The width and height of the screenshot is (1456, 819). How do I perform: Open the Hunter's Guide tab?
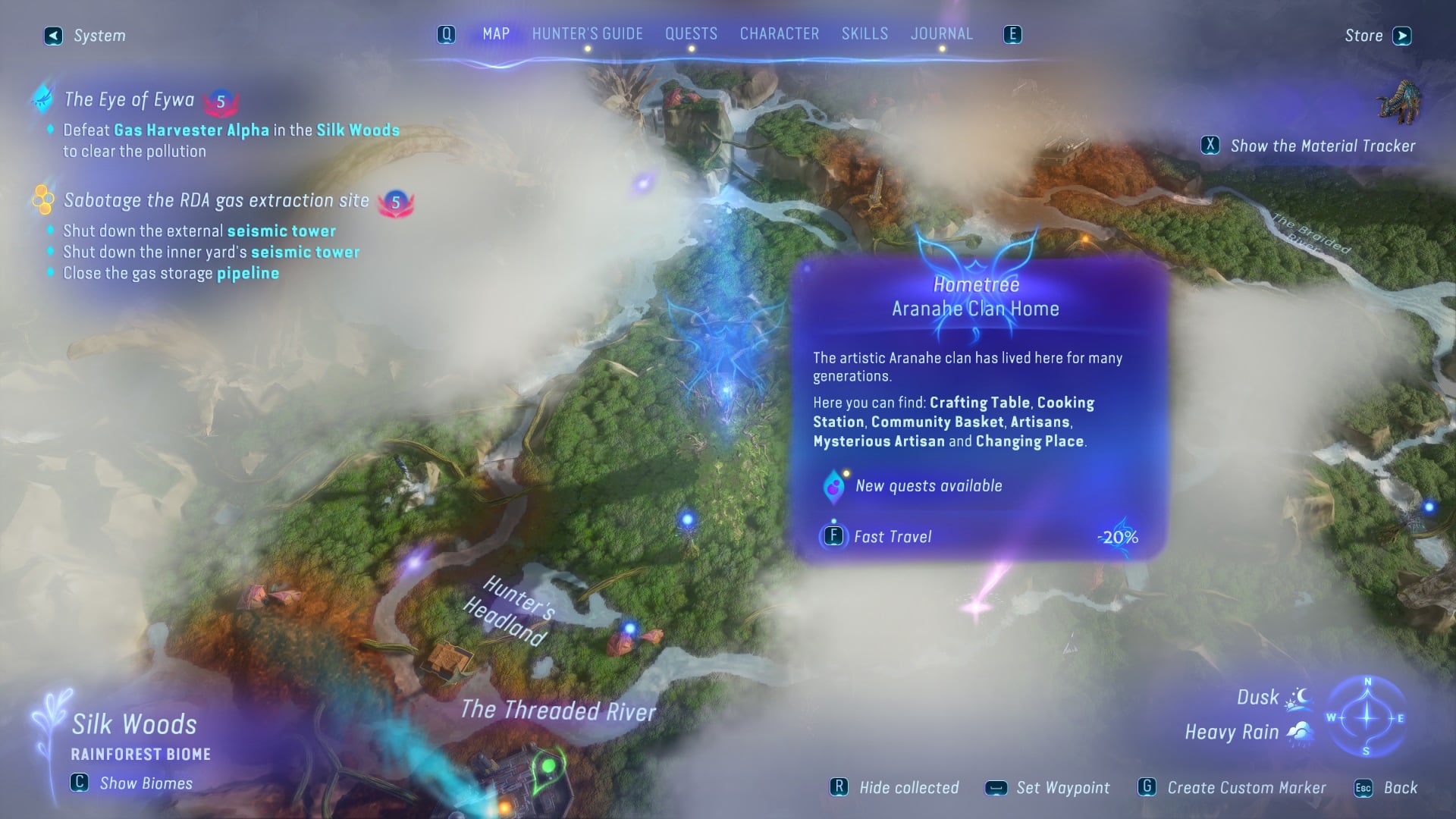click(x=586, y=33)
